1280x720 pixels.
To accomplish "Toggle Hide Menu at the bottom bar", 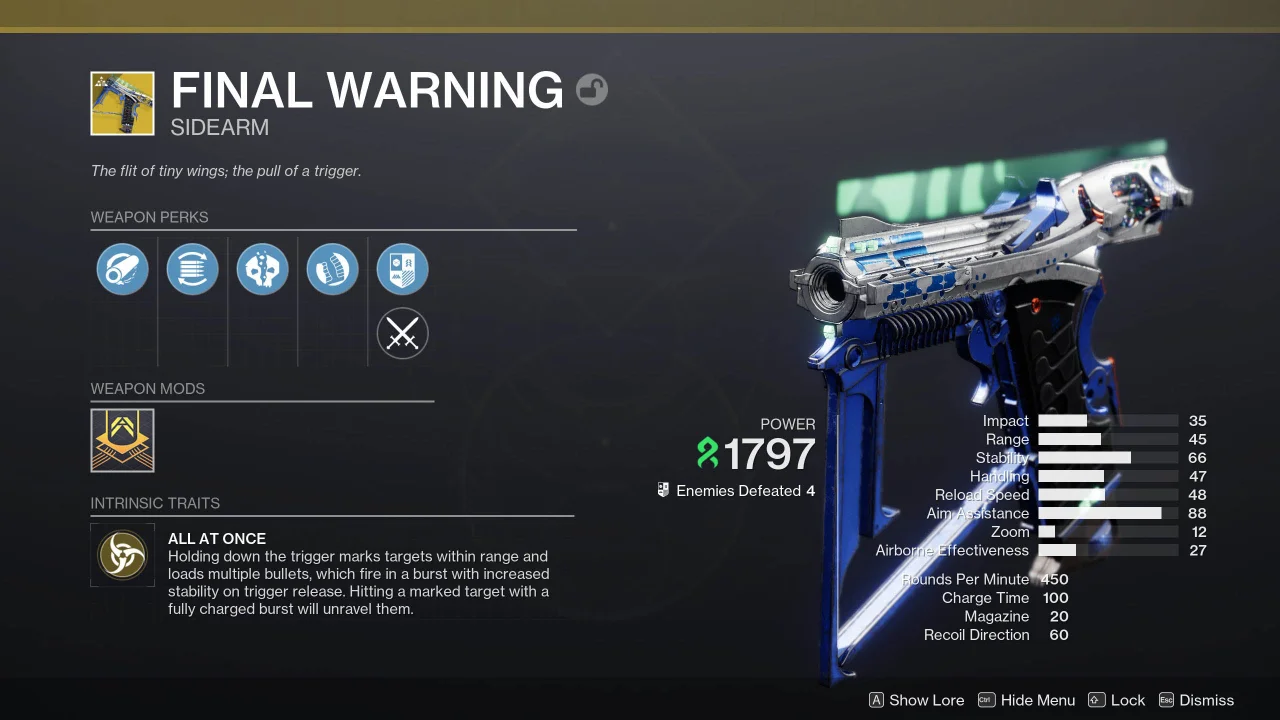I will 1037,700.
